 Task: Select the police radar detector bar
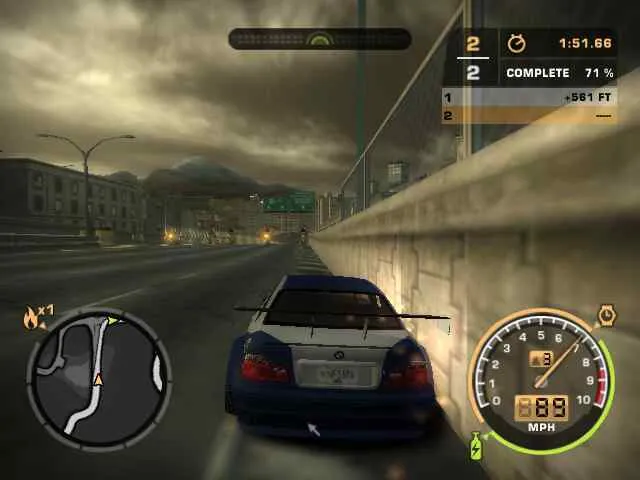pyautogui.click(x=319, y=39)
